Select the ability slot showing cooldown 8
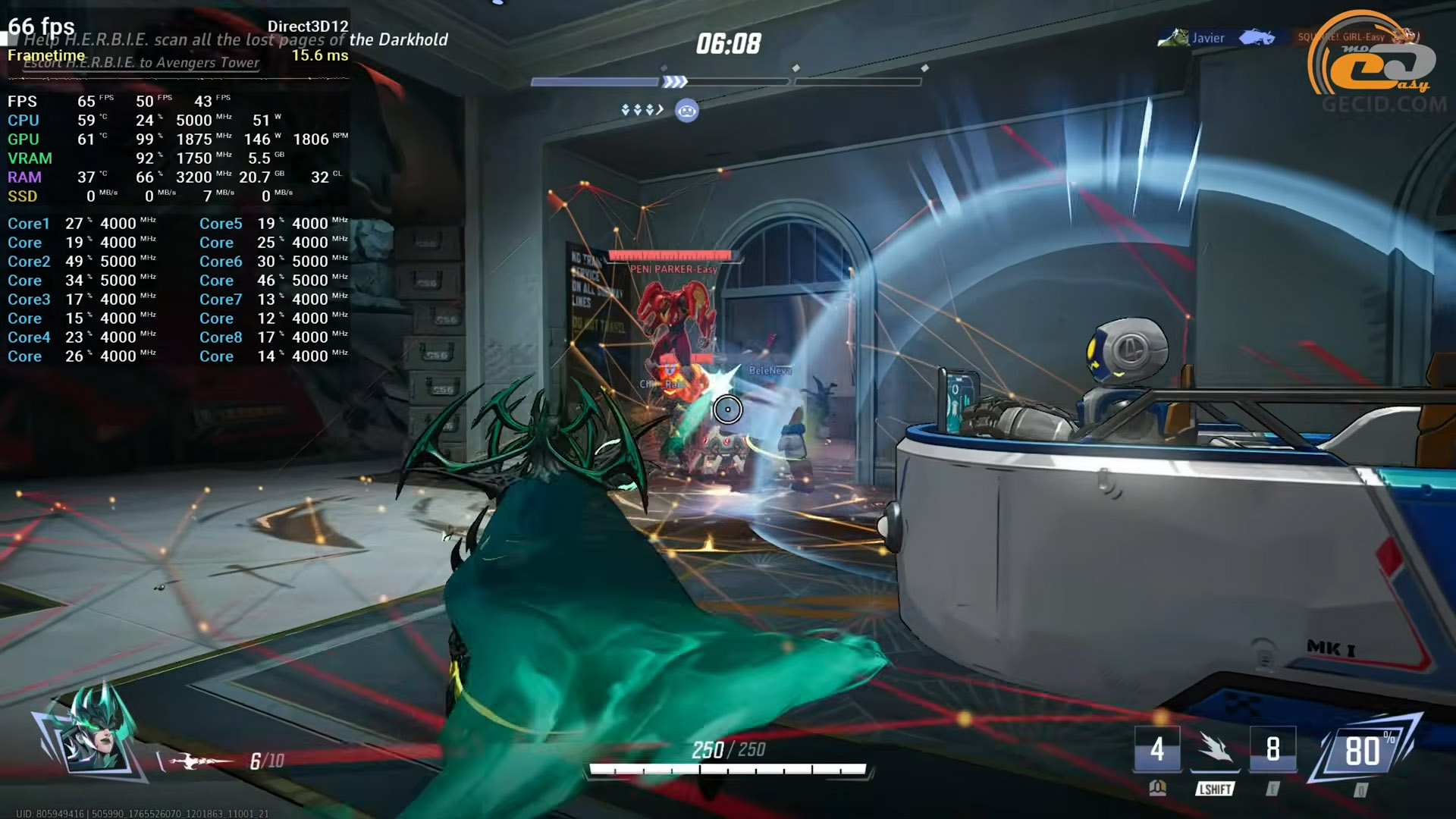Viewport: 1456px width, 819px height. [x=1272, y=749]
